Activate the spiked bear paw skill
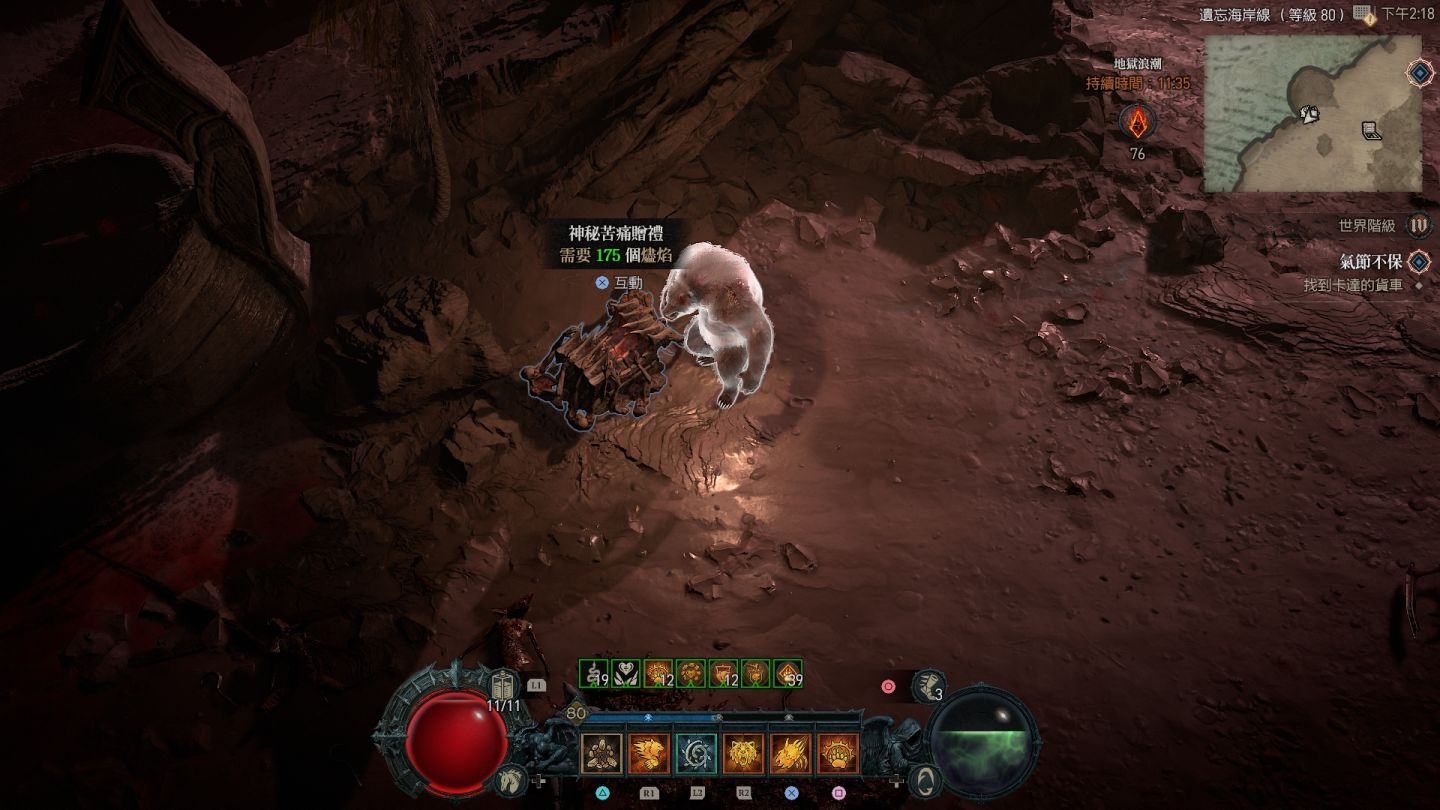The width and height of the screenshot is (1440, 810). pyautogui.click(x=838, y=753)
